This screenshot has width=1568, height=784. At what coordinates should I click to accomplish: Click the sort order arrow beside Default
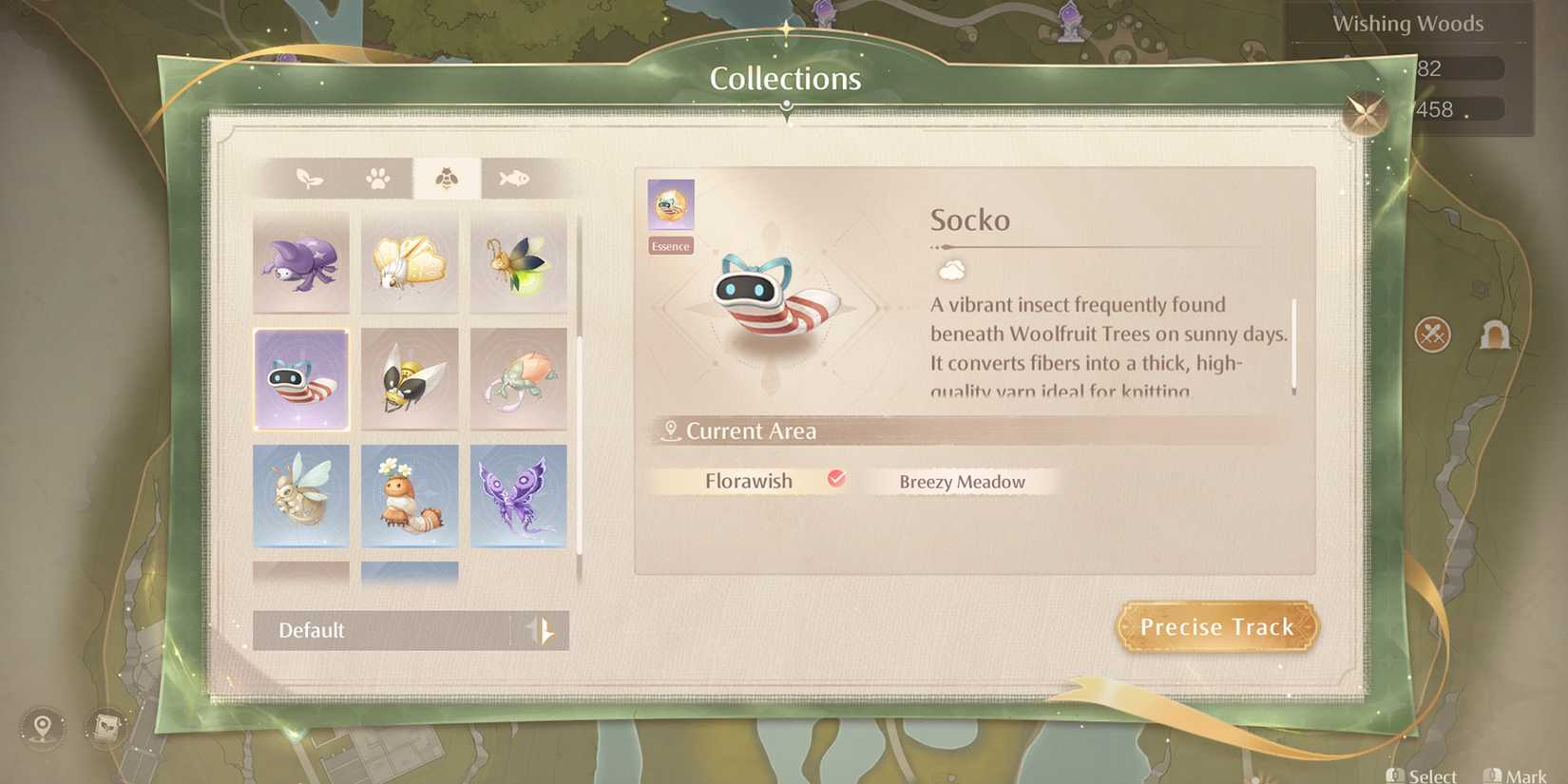[x=542, y=630]
